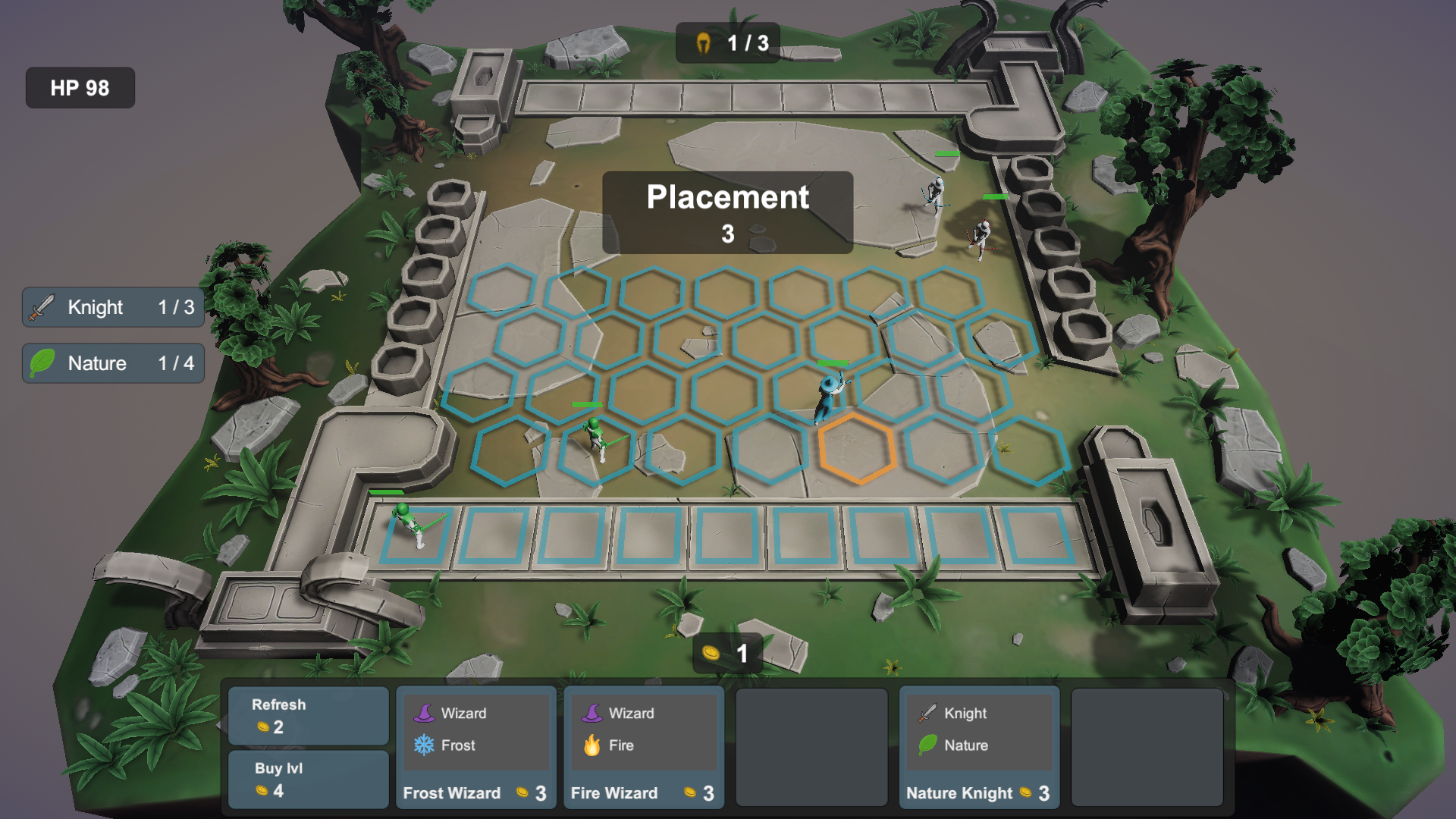This screenshot has height=819, width=1456.
Task: Choose the orange highlighted hex tile
Action: (x=858, y=449)
